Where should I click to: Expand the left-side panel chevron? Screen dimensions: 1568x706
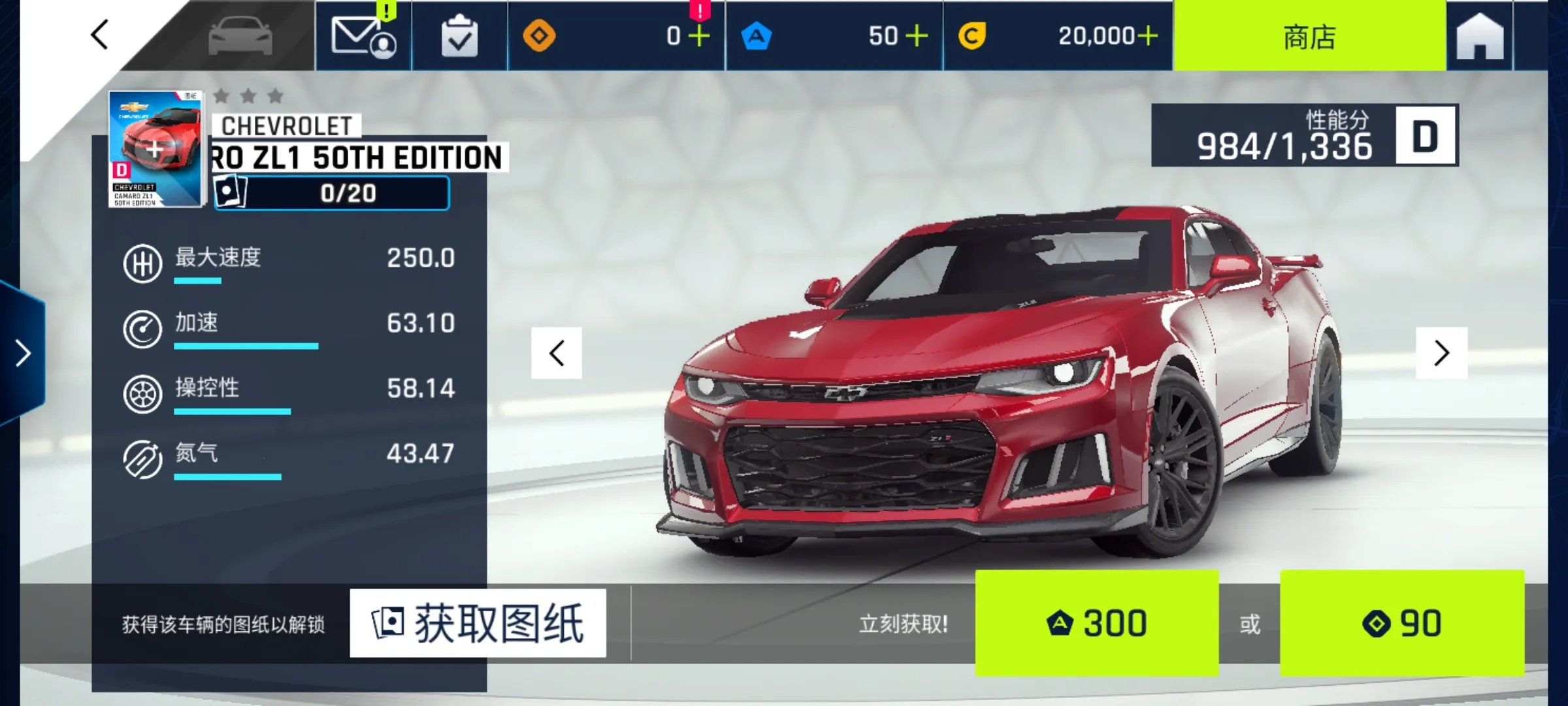22,353
